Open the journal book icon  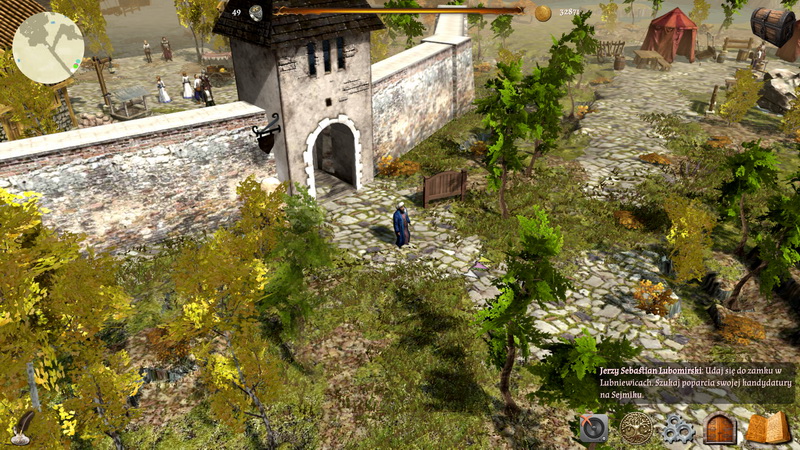pos(768,428)
